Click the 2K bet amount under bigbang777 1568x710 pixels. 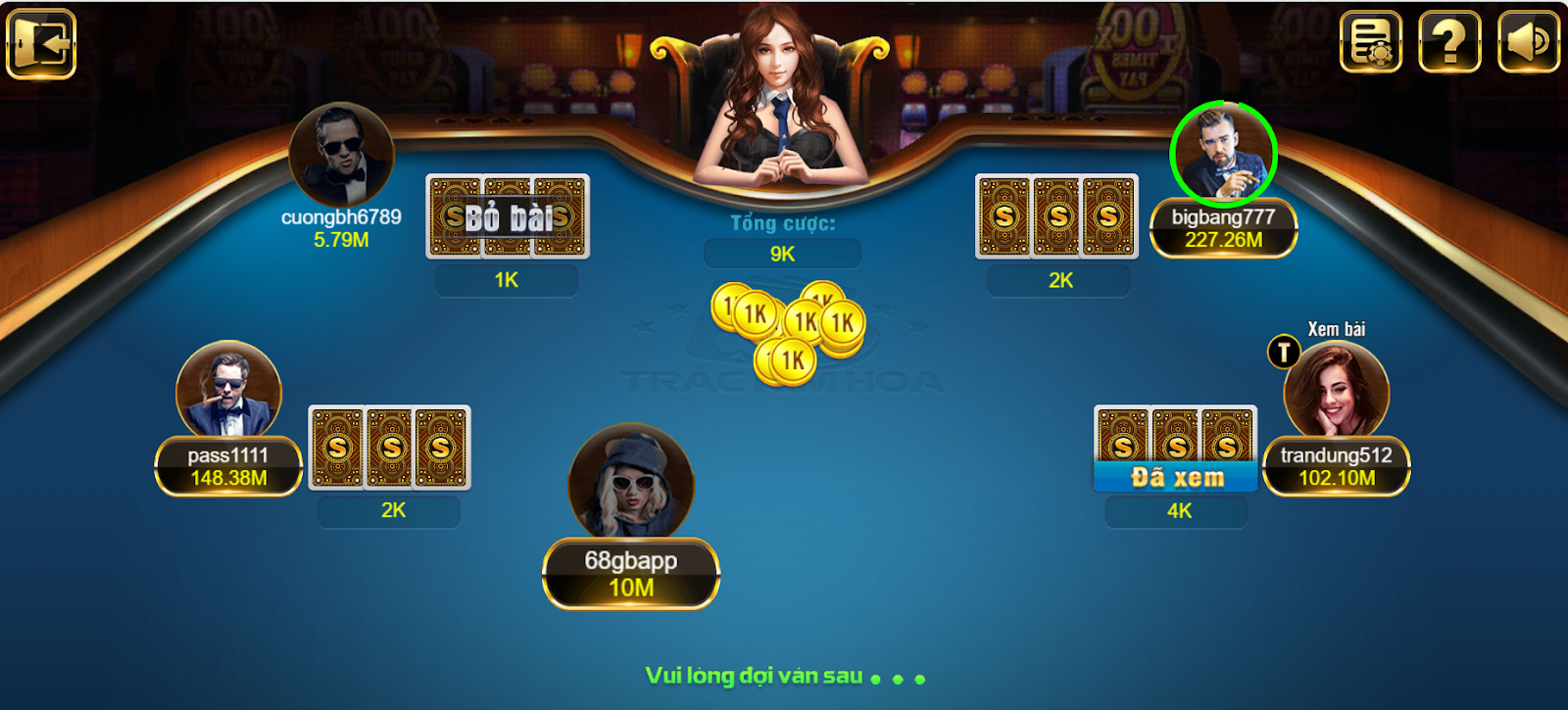pyautogui.click(x=1058, y=281)
